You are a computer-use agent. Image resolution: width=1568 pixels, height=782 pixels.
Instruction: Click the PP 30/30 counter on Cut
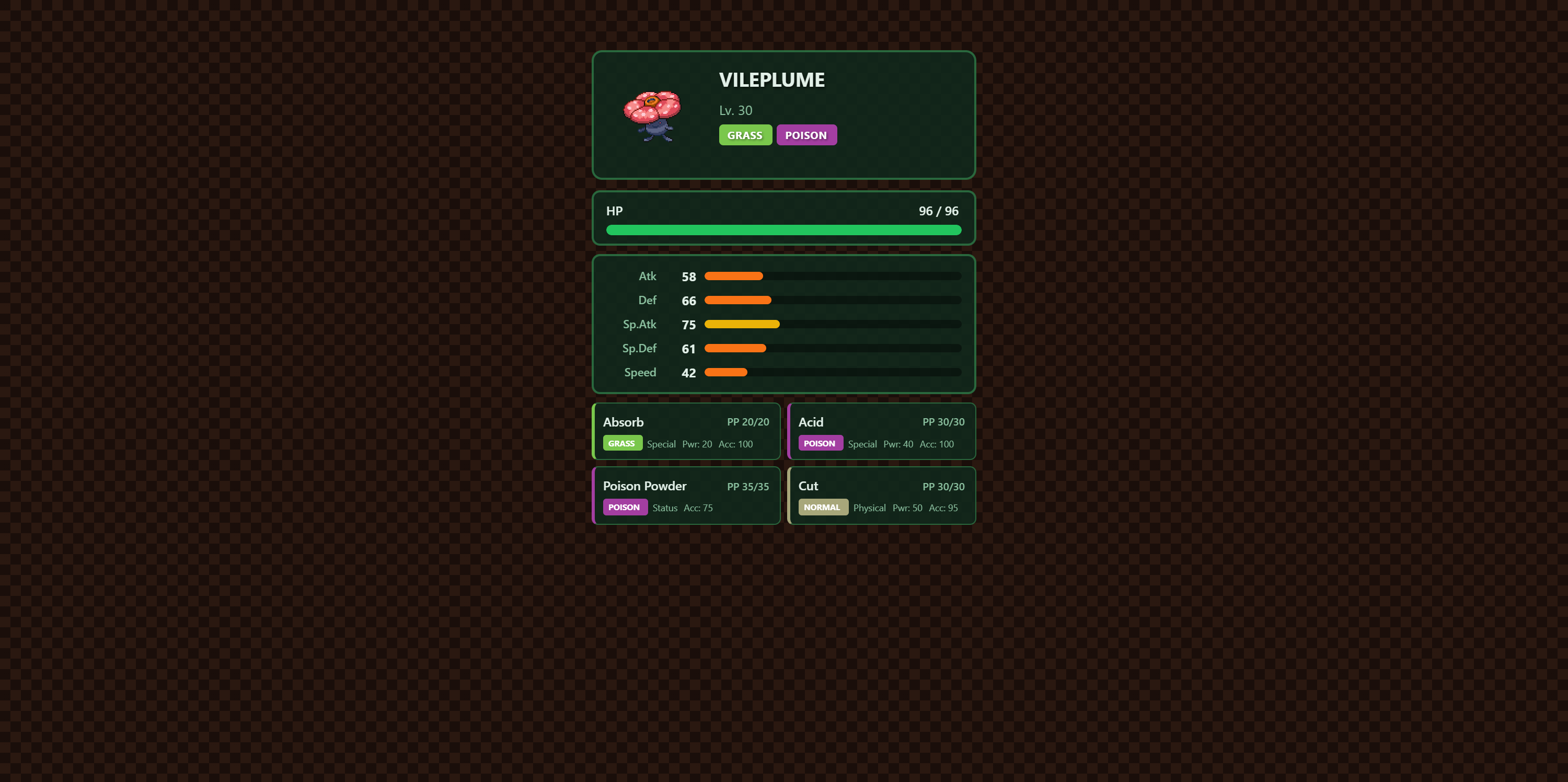[943, 486]
